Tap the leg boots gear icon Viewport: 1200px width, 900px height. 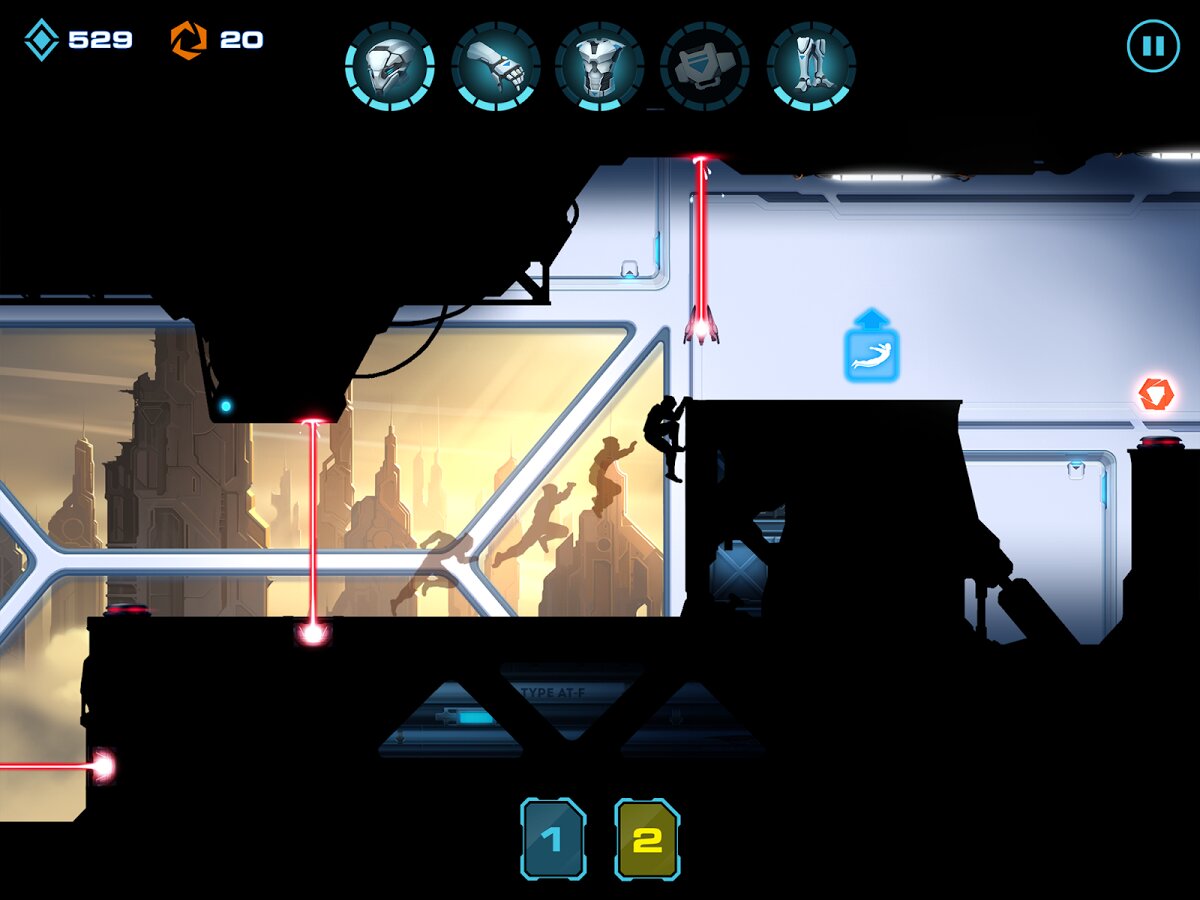(811, 66)
